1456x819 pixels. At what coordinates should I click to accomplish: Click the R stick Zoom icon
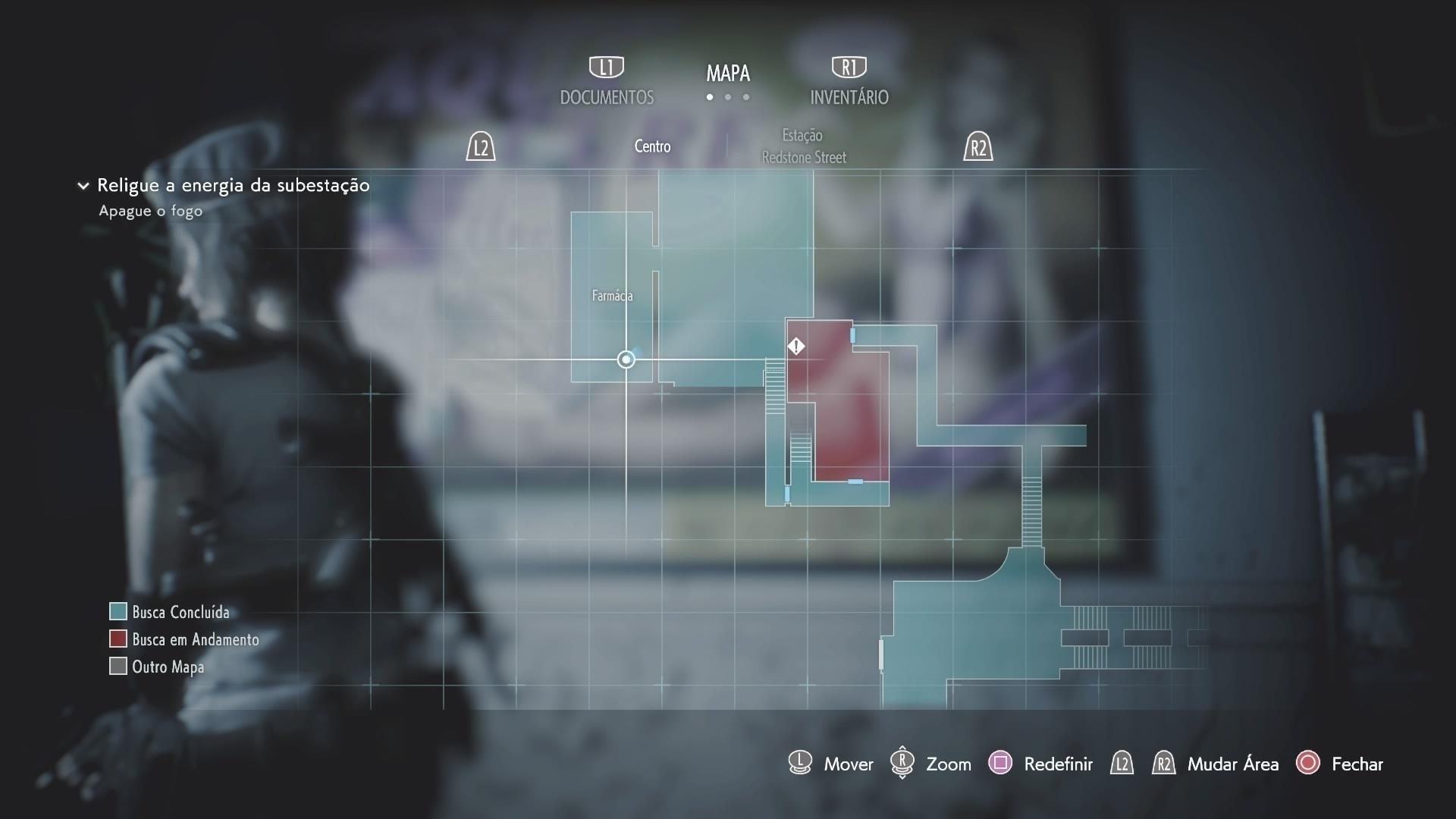coord(902,764)
